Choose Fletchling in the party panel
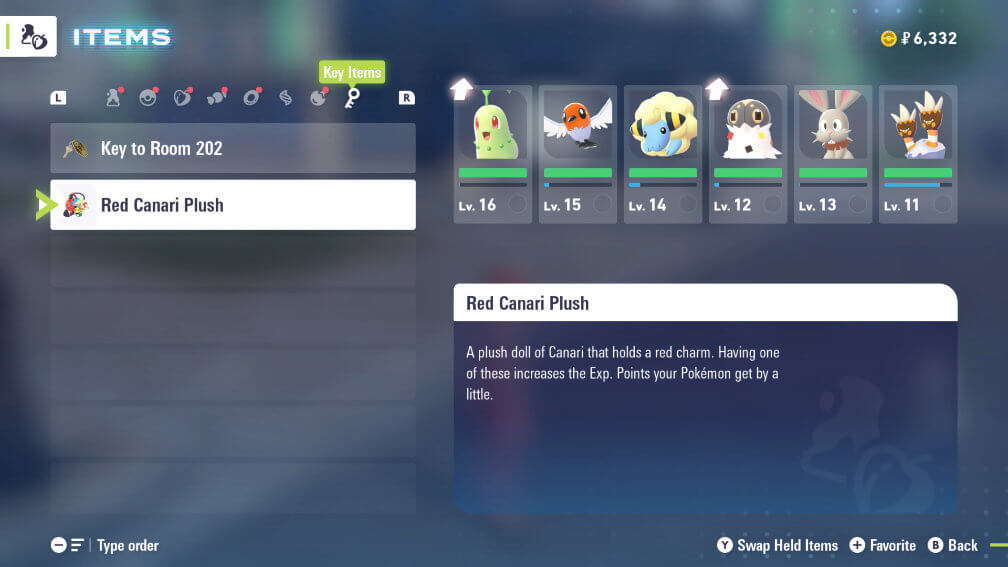1008x567 pixels. 578,153
